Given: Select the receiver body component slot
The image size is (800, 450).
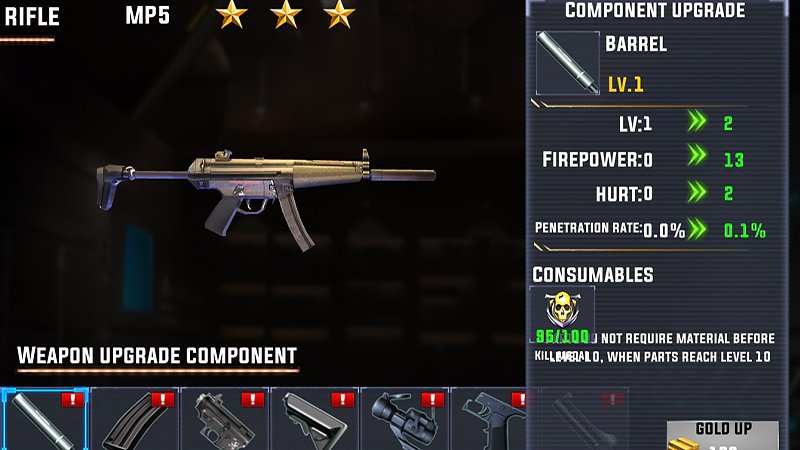Looking at the screenshot, I should [x=224, y=420].
